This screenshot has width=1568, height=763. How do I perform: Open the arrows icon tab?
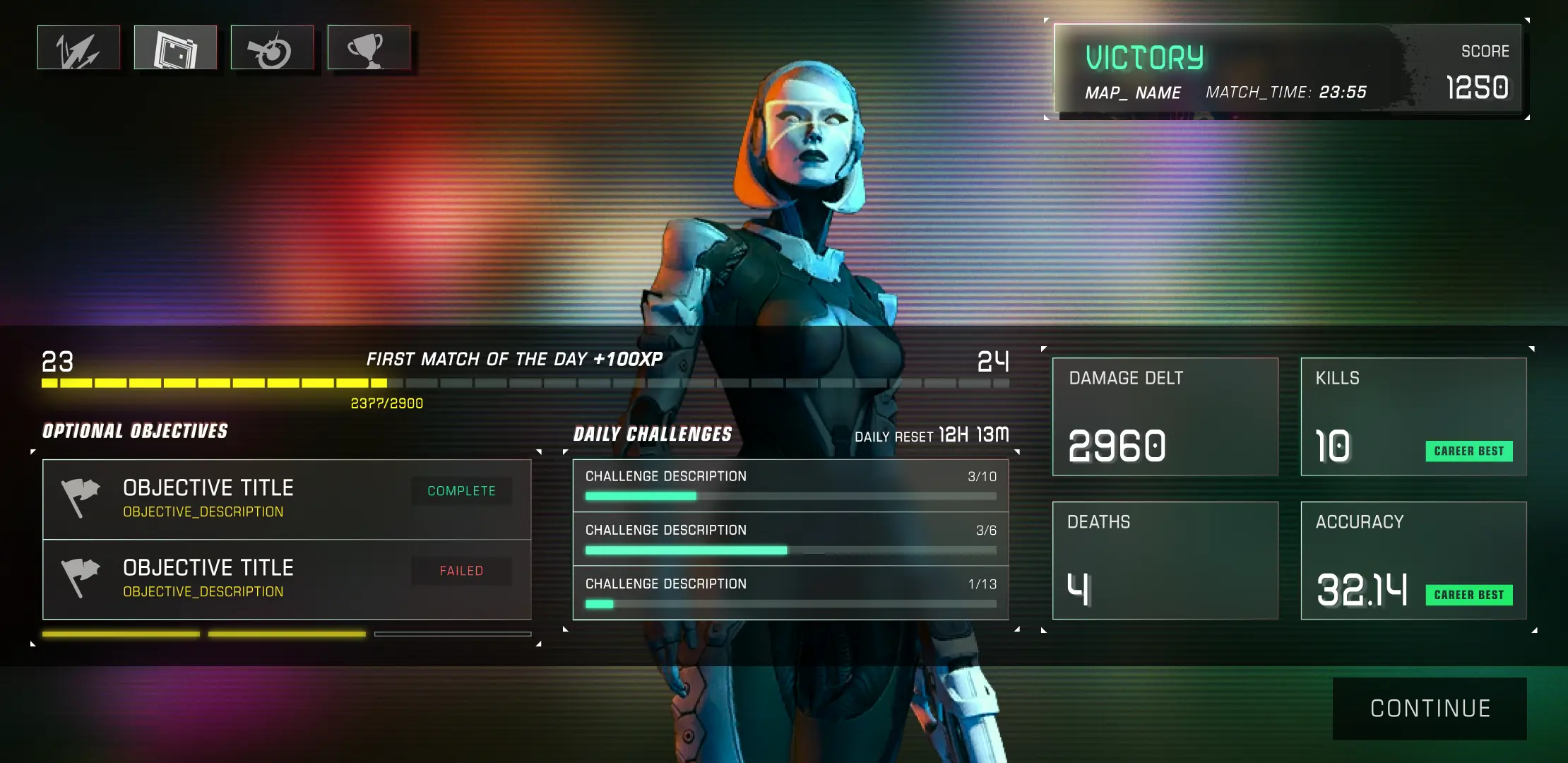(78, 48)
